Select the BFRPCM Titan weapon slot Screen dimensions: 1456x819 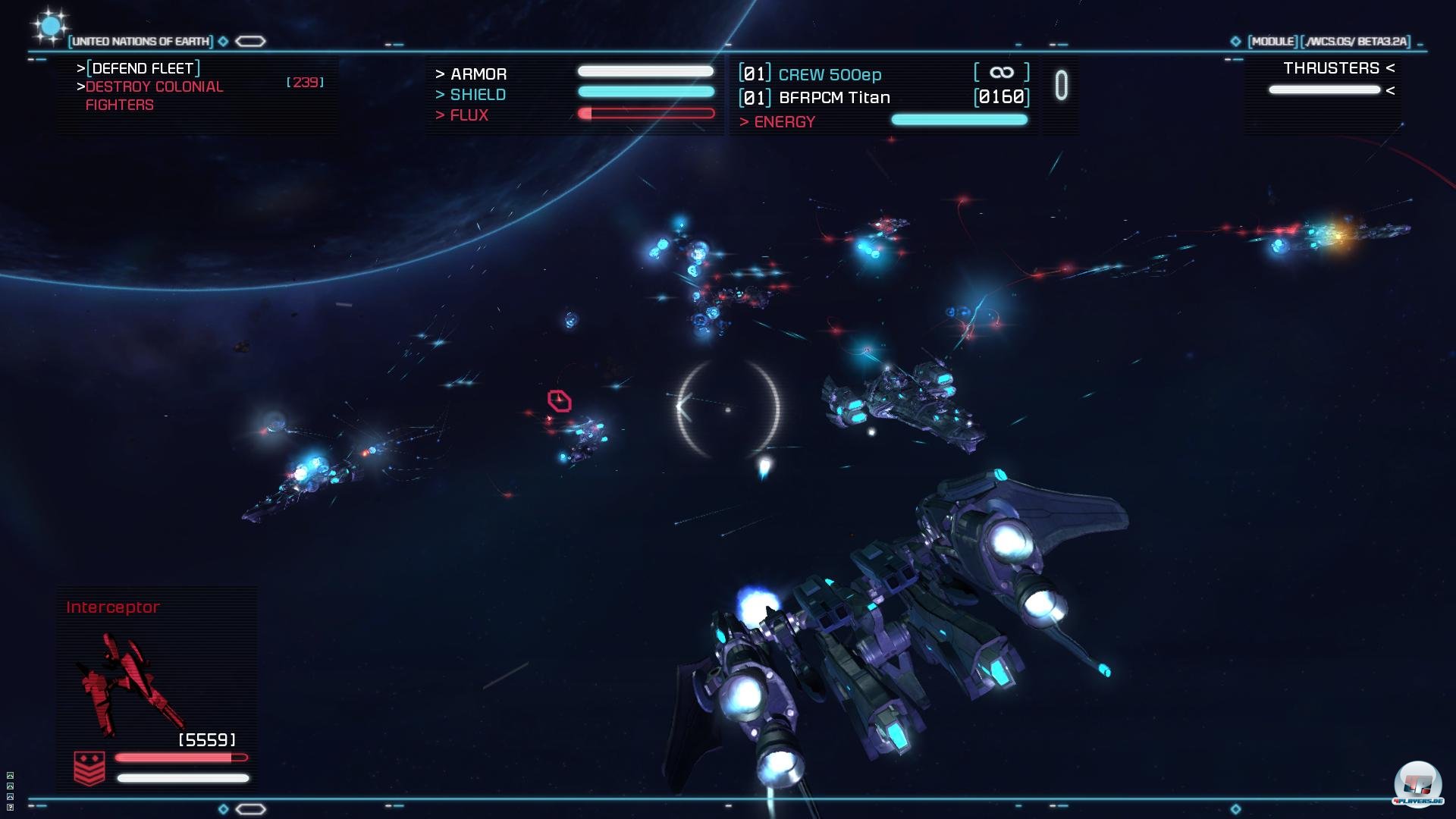(833, 97)
